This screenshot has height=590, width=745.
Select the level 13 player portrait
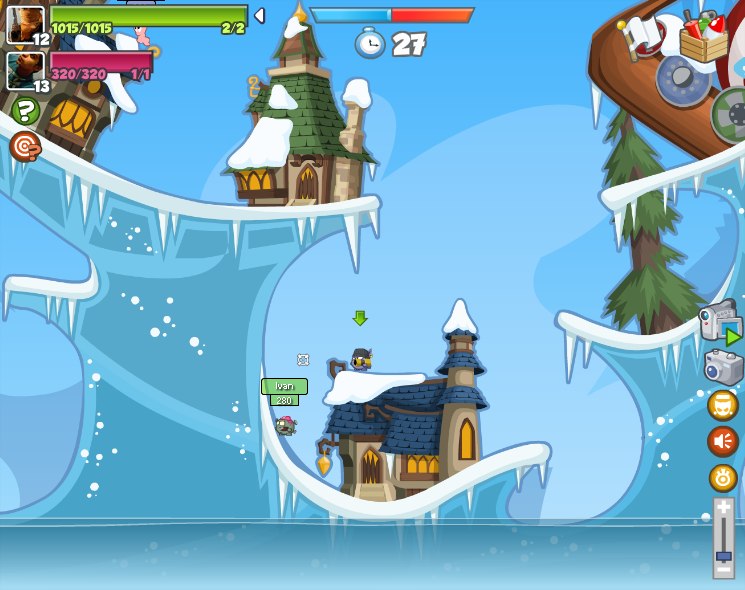25,70
